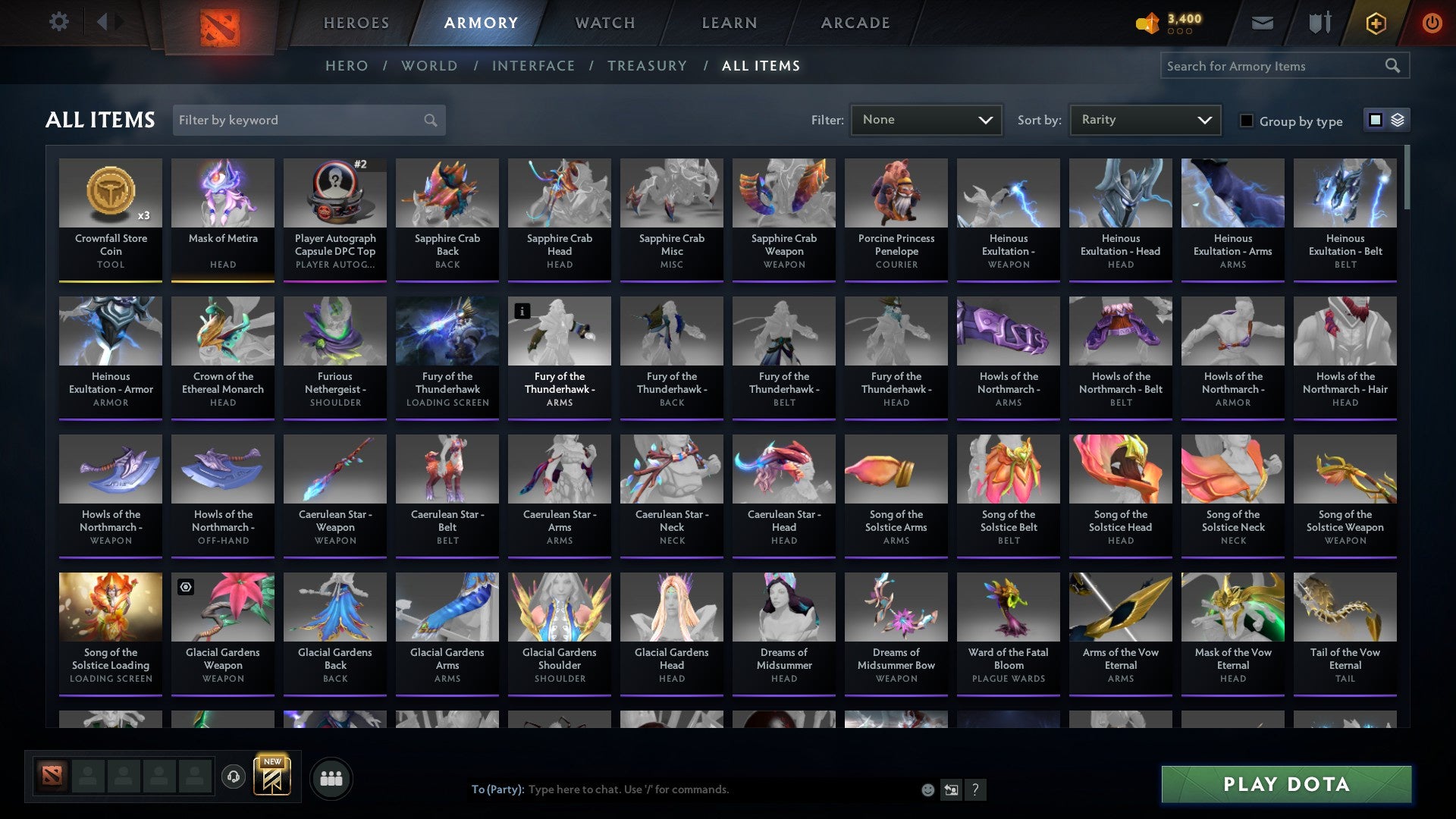The image size is (1456, 819).
Task: Expand the info icon on Fury of the Thunderhawk Arms
Action: point(522,310)
